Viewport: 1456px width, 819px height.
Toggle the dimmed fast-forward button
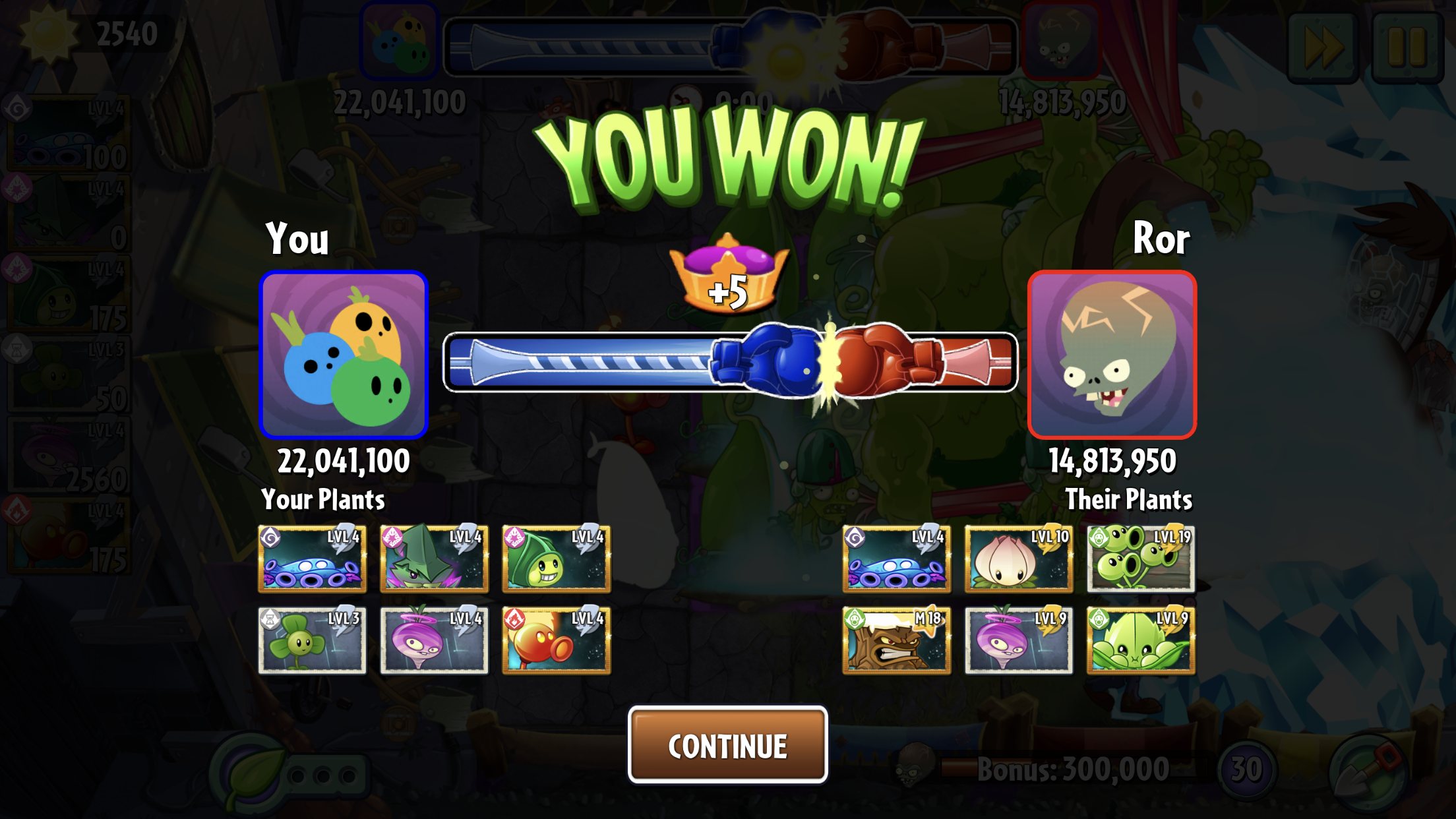pyautogui.click(x=1323, y=46)
